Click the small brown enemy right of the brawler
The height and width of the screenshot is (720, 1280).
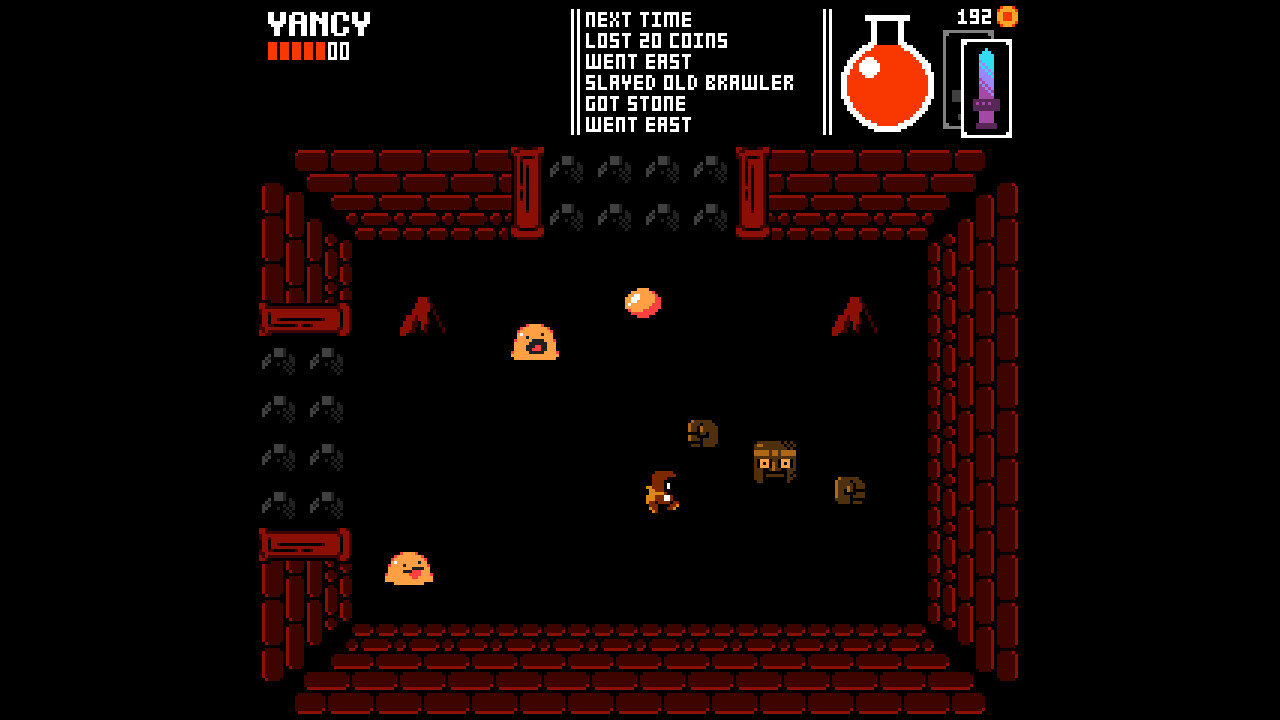pyautogui.click(x=848, y=489)
